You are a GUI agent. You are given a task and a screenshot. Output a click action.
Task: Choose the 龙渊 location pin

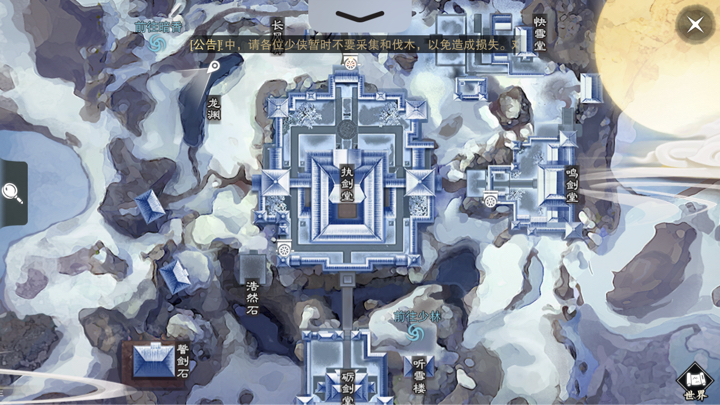213,67
